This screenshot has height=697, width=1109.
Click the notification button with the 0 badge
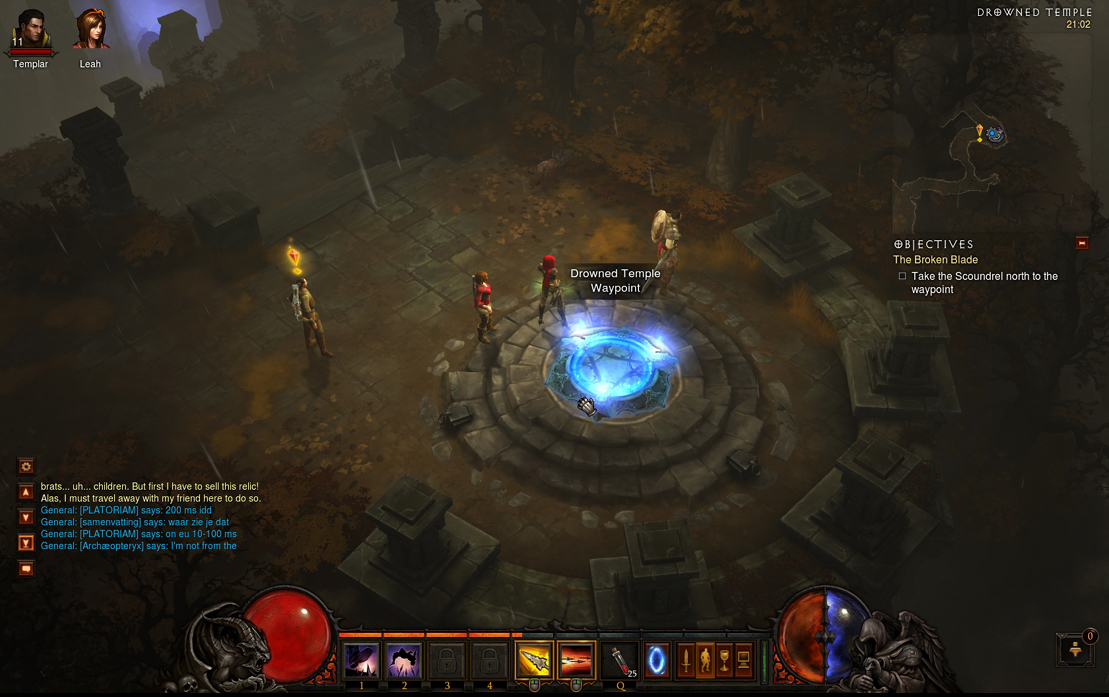point(1077,649)
